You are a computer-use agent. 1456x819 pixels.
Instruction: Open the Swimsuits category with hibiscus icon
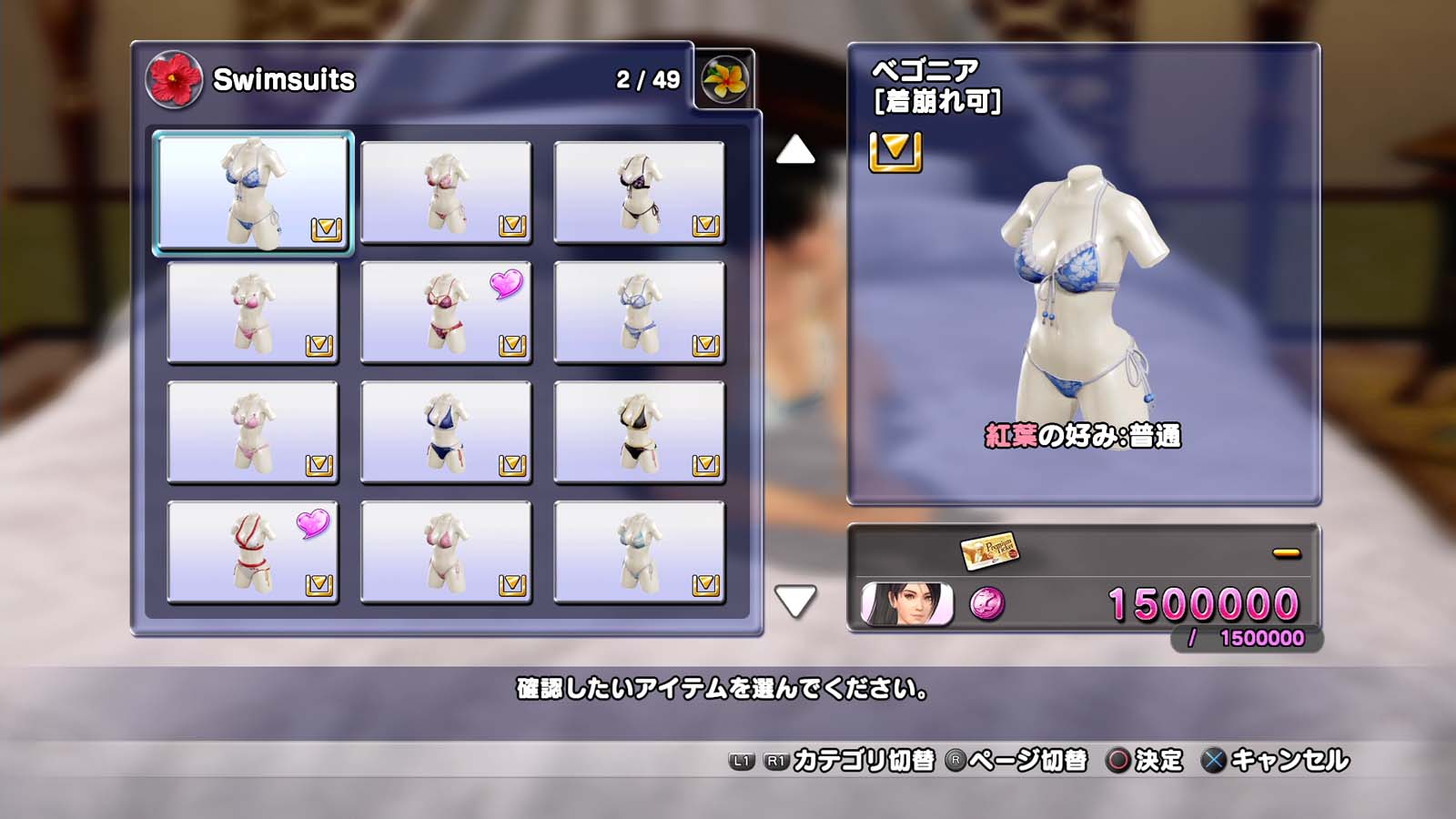pyautogui.click(x=174, y=79)
